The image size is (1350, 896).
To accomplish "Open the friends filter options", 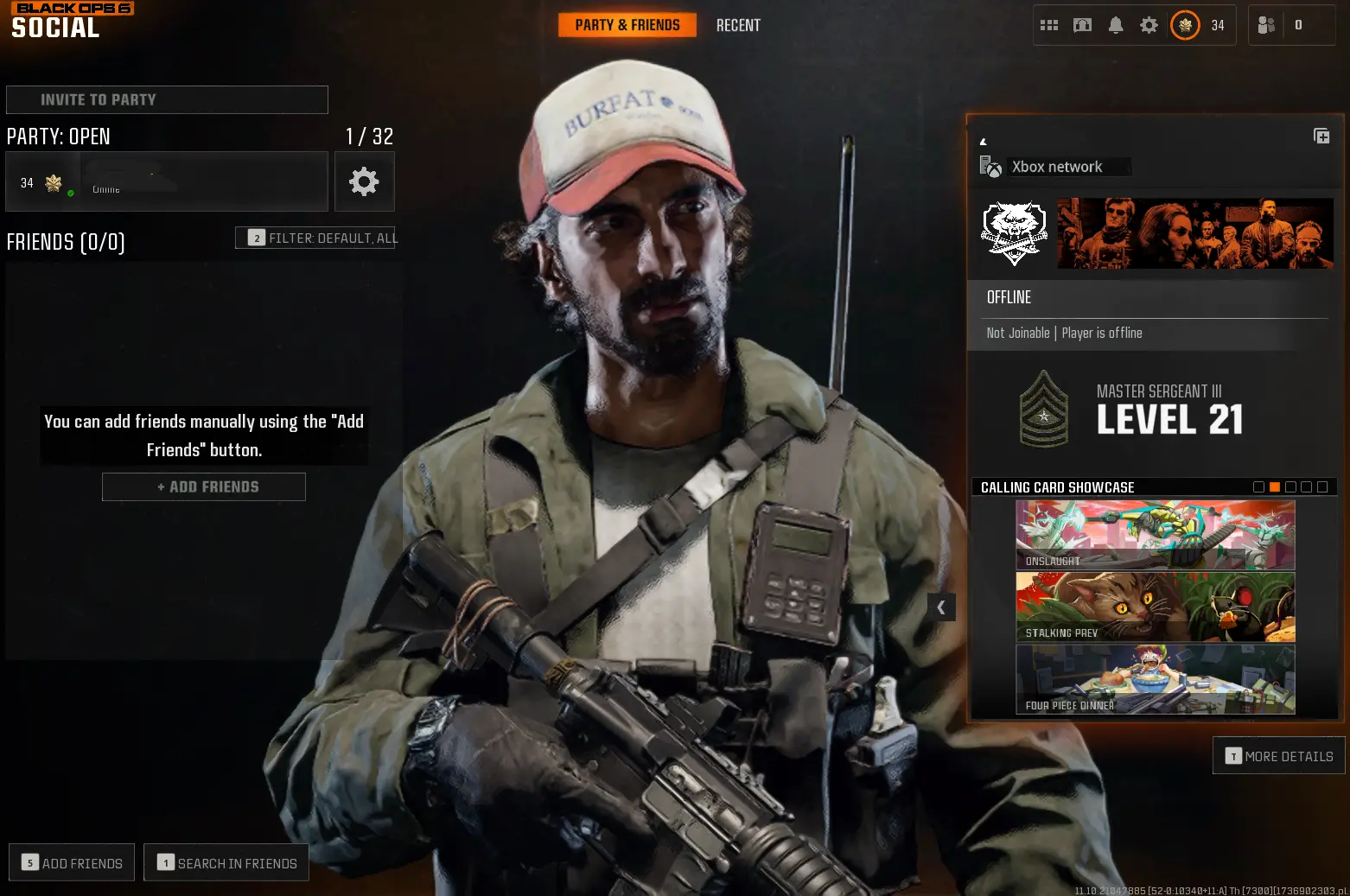I will coord(316,238).
